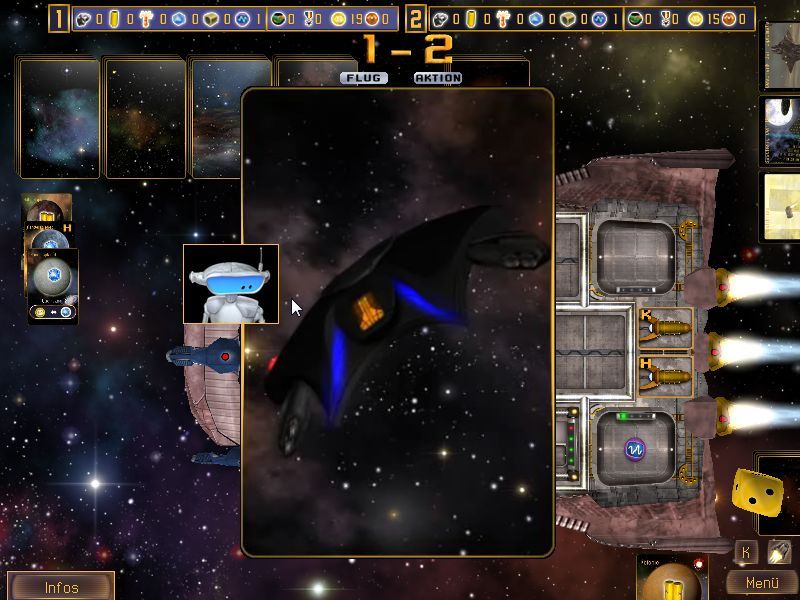Choose the blue nebula sector card
800x600 pixels.
point(59,118)
